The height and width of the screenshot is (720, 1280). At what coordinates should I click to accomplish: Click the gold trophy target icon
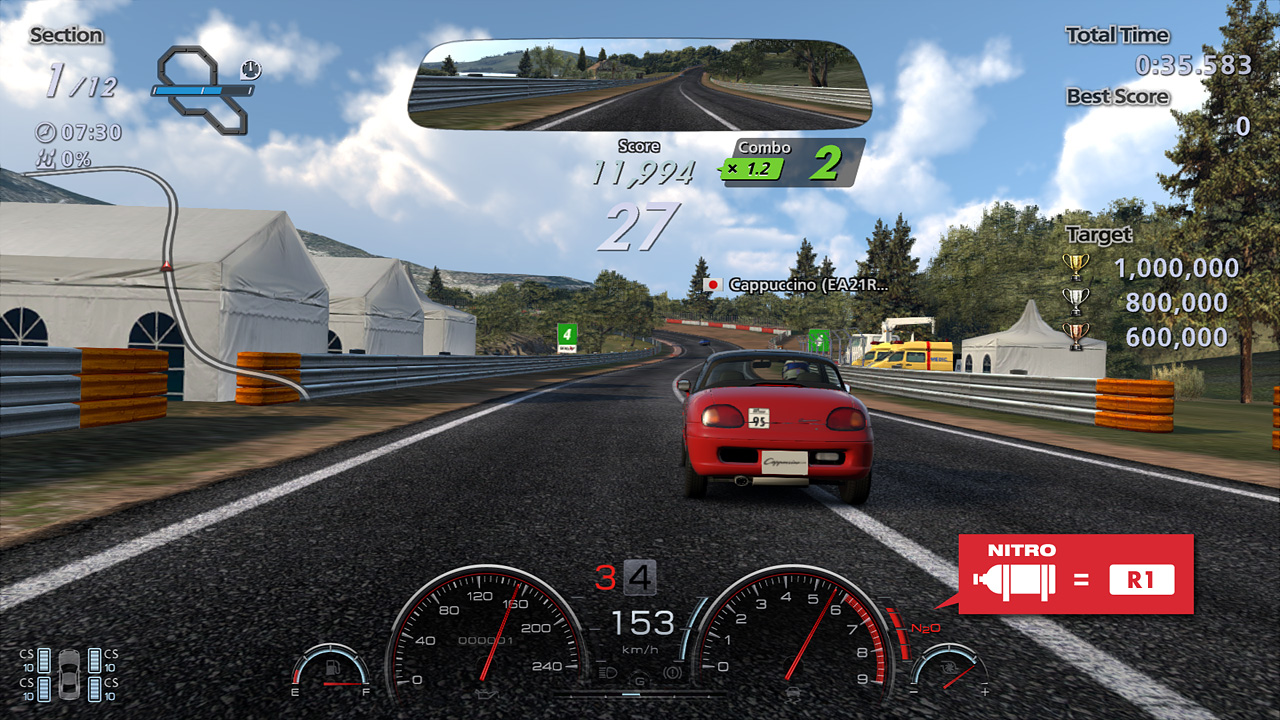(x=1075, y=267)
